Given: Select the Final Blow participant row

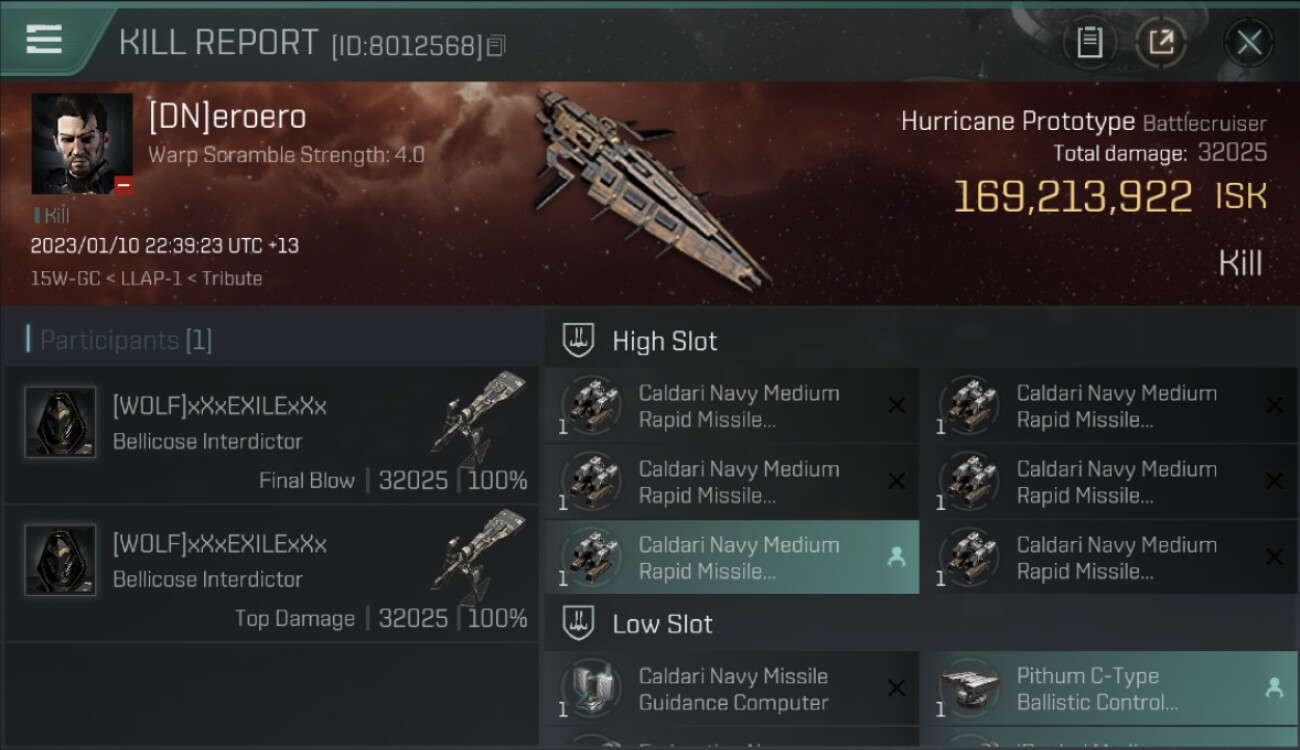Looking at the screenshot, I should (x=271, y=435).
